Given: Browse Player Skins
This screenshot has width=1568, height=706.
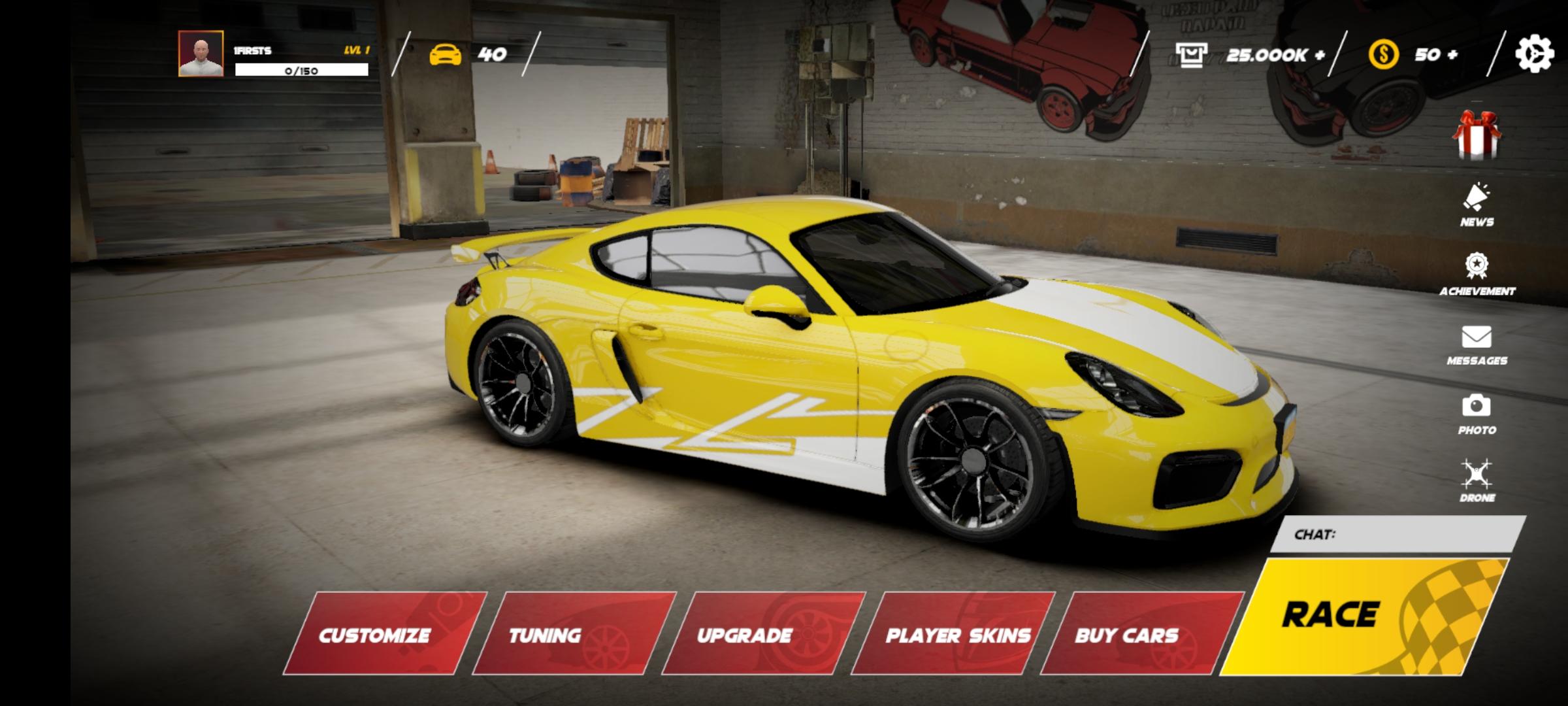Looking at the screenshot, I should tap(954, 633).
